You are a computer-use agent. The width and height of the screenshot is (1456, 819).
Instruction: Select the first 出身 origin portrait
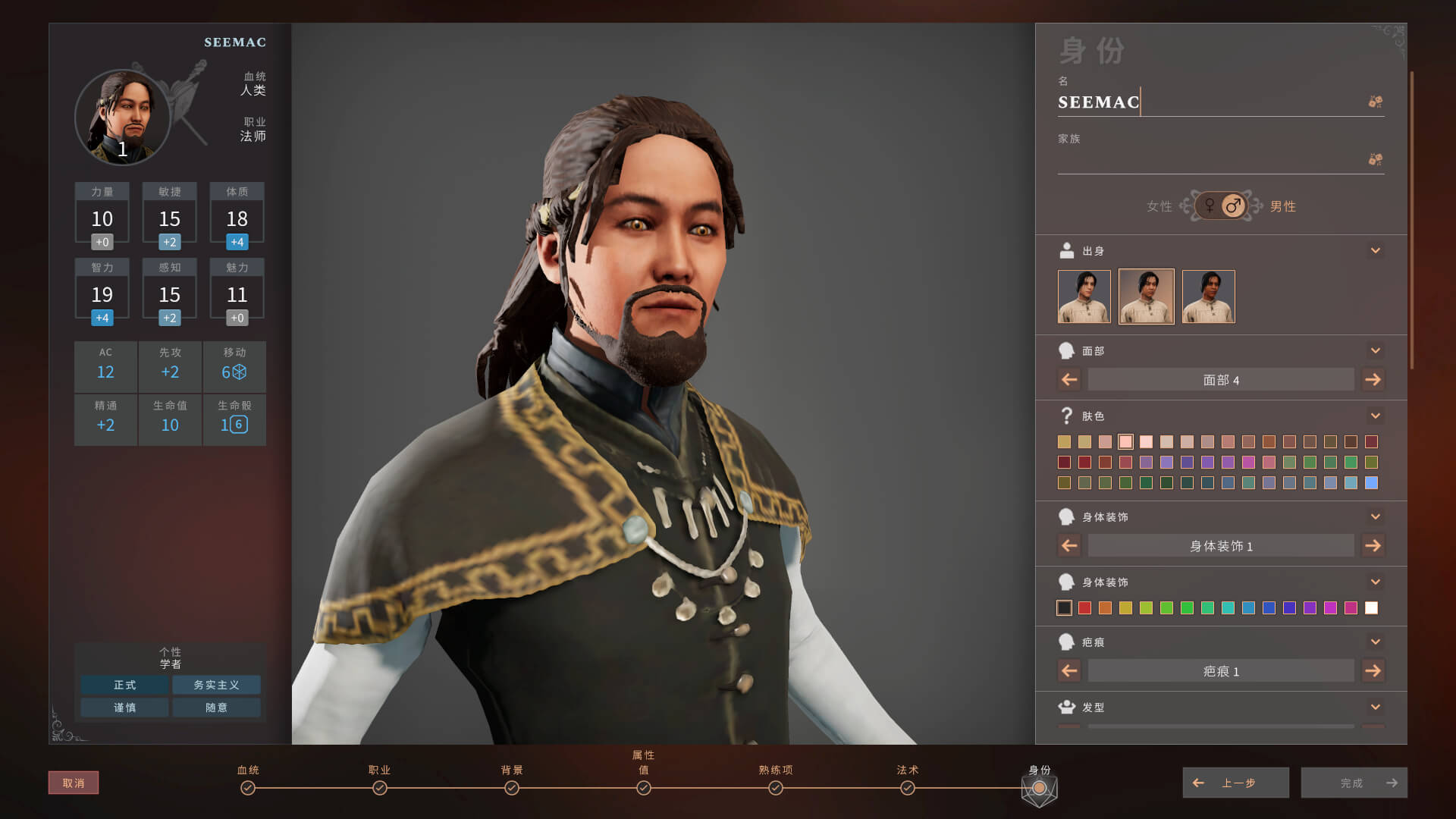1084,297
